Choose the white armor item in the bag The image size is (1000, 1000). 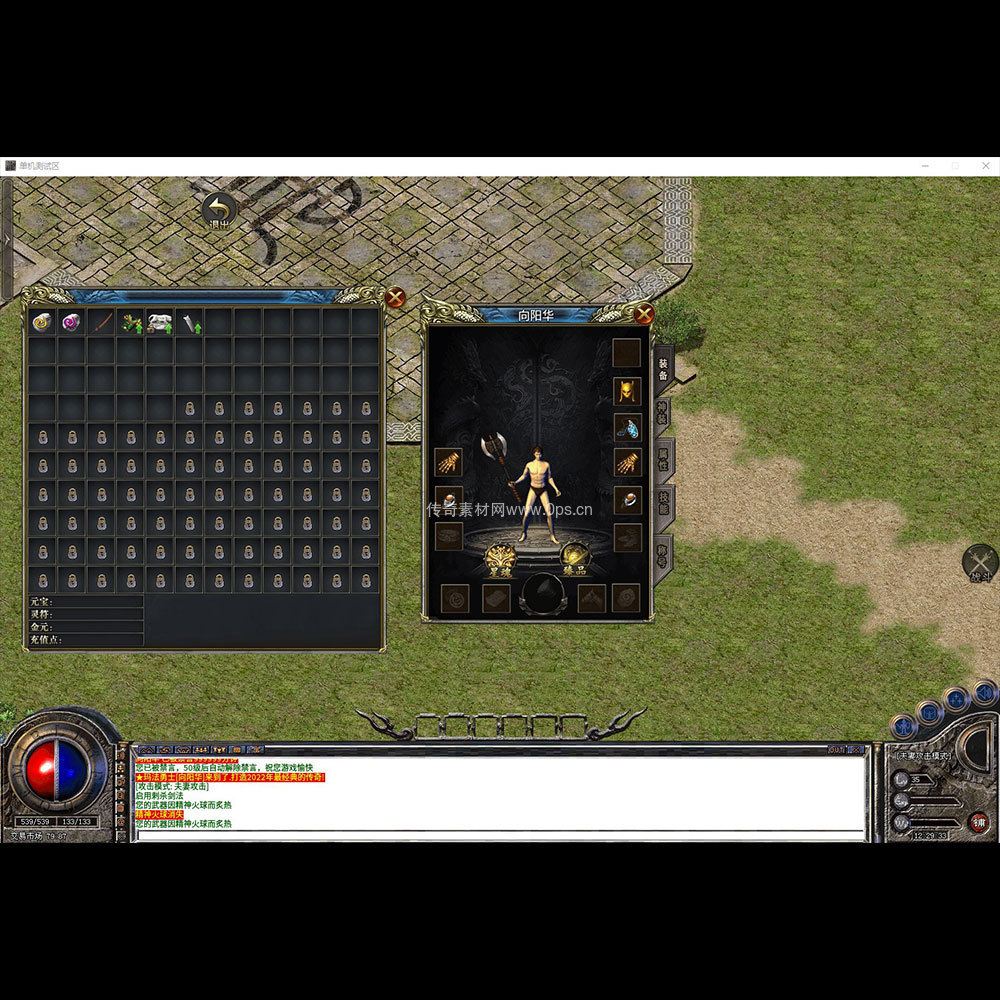[160, 322]
